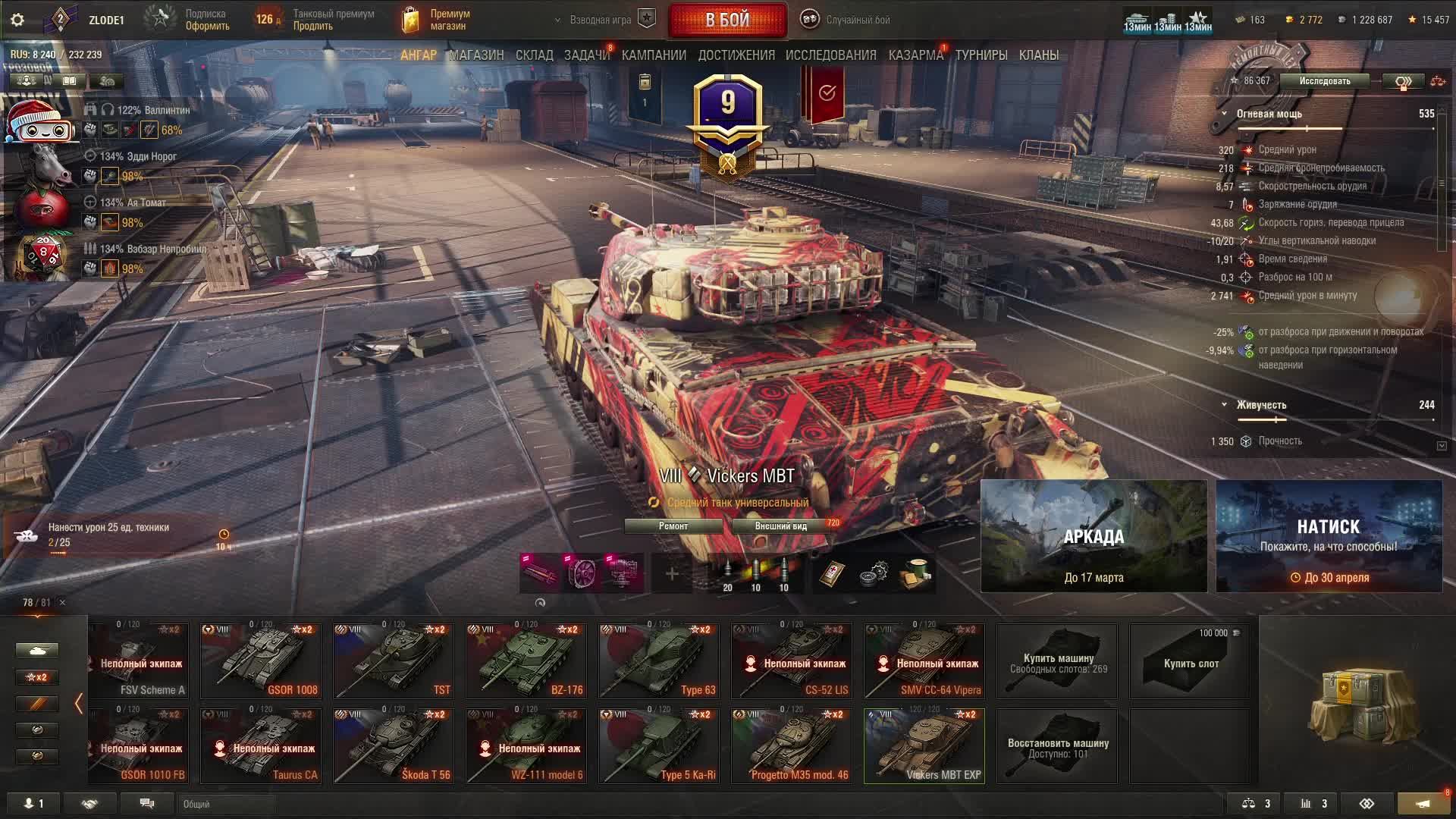Click the Ремонт button
The width and height of the screenshot is (1456, 819).
coord(673,526)
